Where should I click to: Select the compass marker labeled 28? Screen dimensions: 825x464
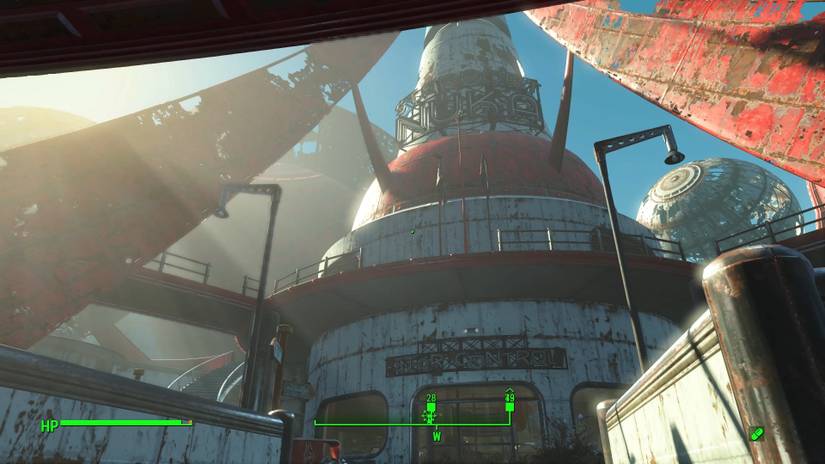coord(431,409)
